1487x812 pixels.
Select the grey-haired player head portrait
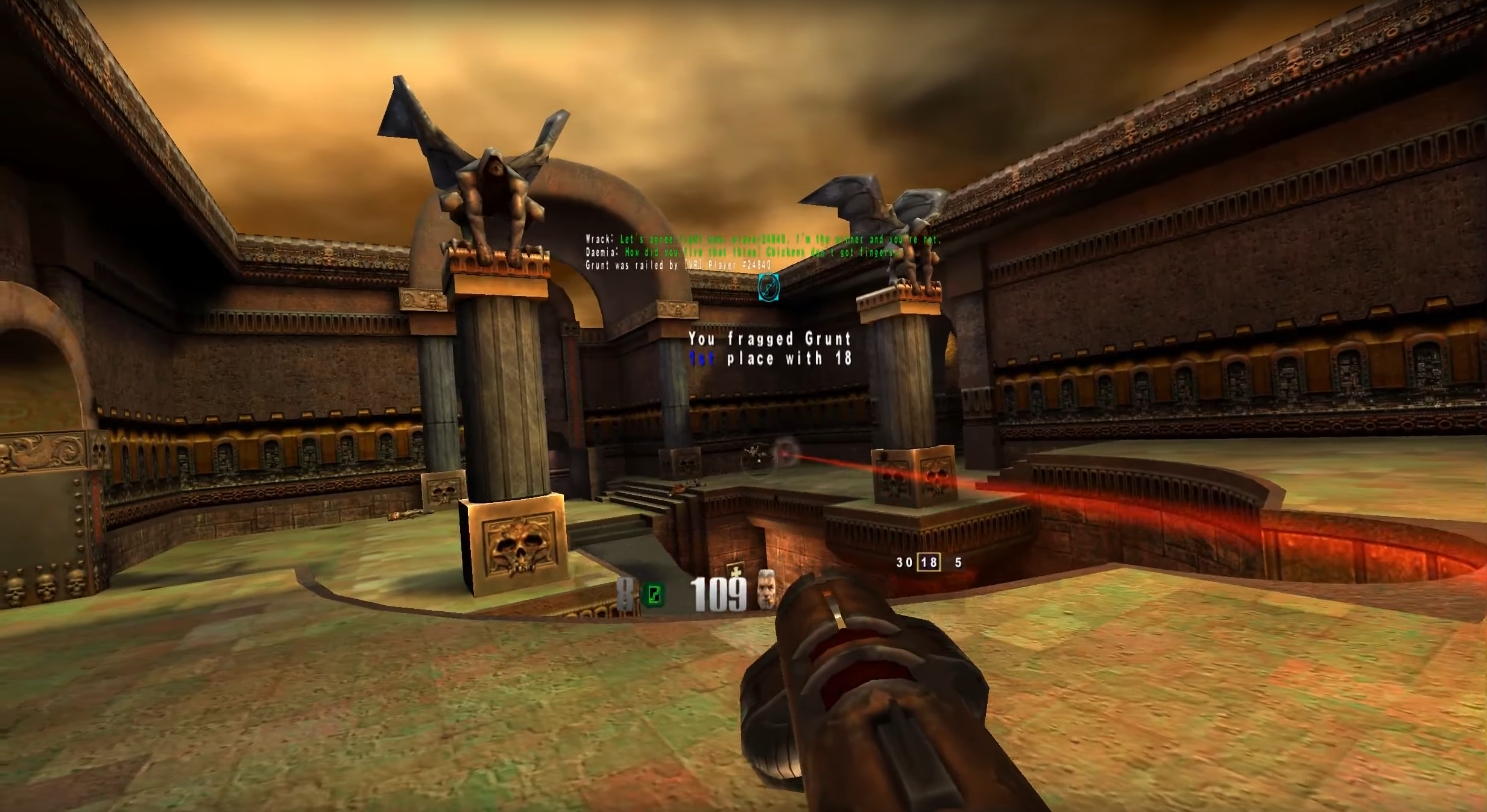tap(766, 589)
